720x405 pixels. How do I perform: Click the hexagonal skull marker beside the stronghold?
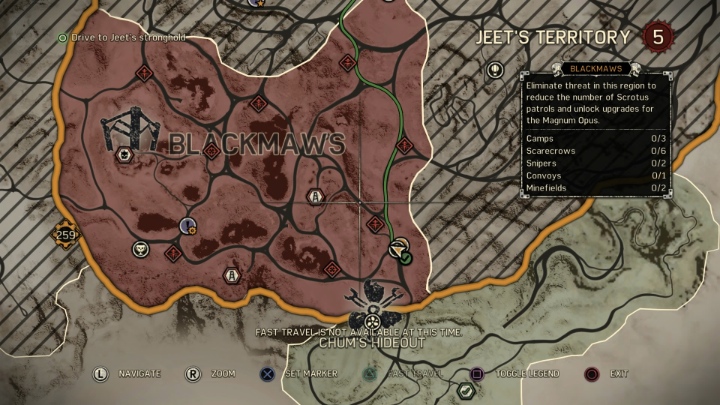point(124,154)
